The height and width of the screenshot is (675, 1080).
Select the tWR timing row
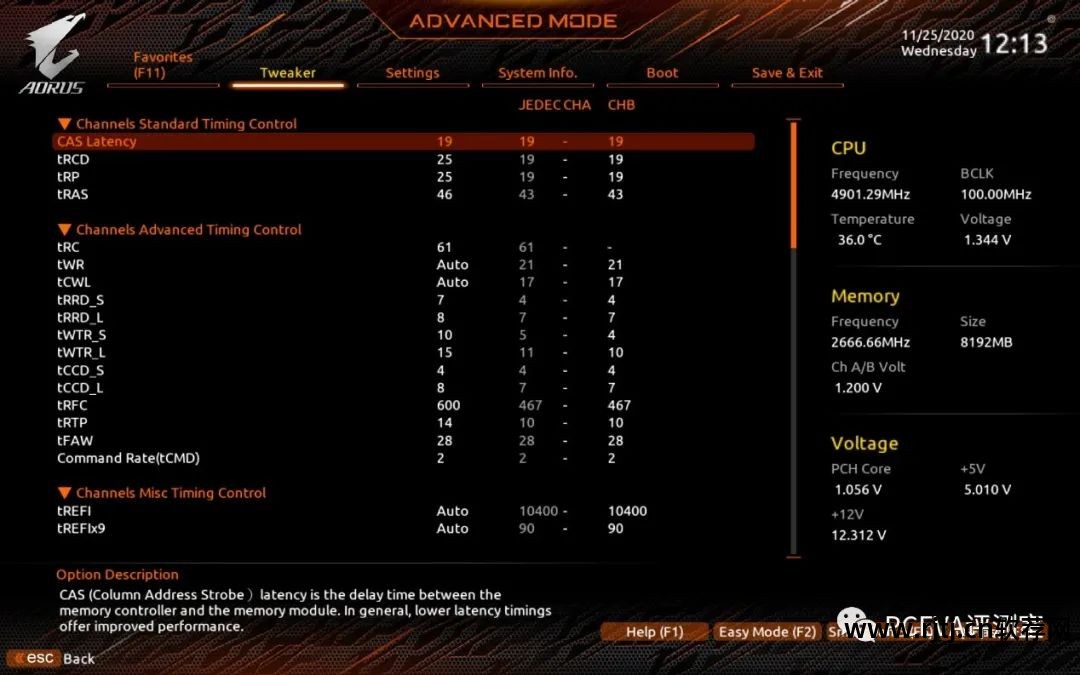[x=71, y=265]
